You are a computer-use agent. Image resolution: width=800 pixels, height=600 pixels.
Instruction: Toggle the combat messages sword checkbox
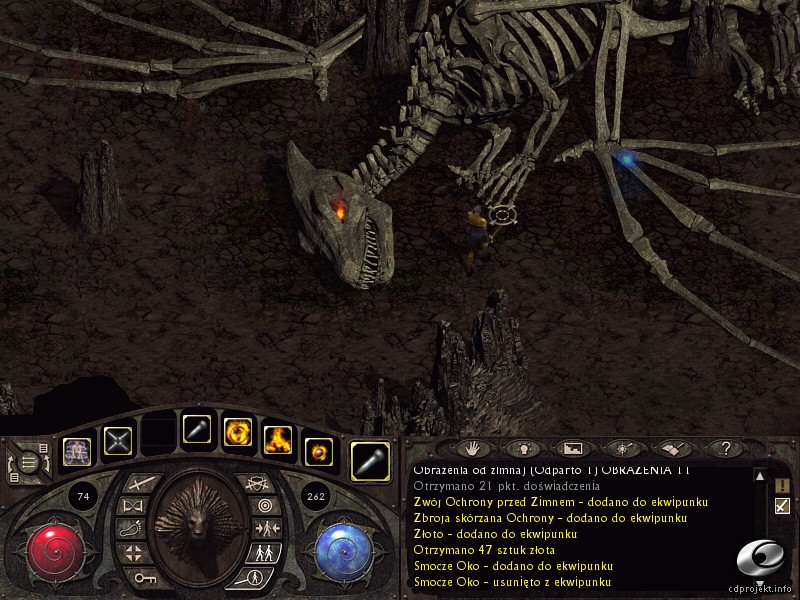(x=782, y=506)
